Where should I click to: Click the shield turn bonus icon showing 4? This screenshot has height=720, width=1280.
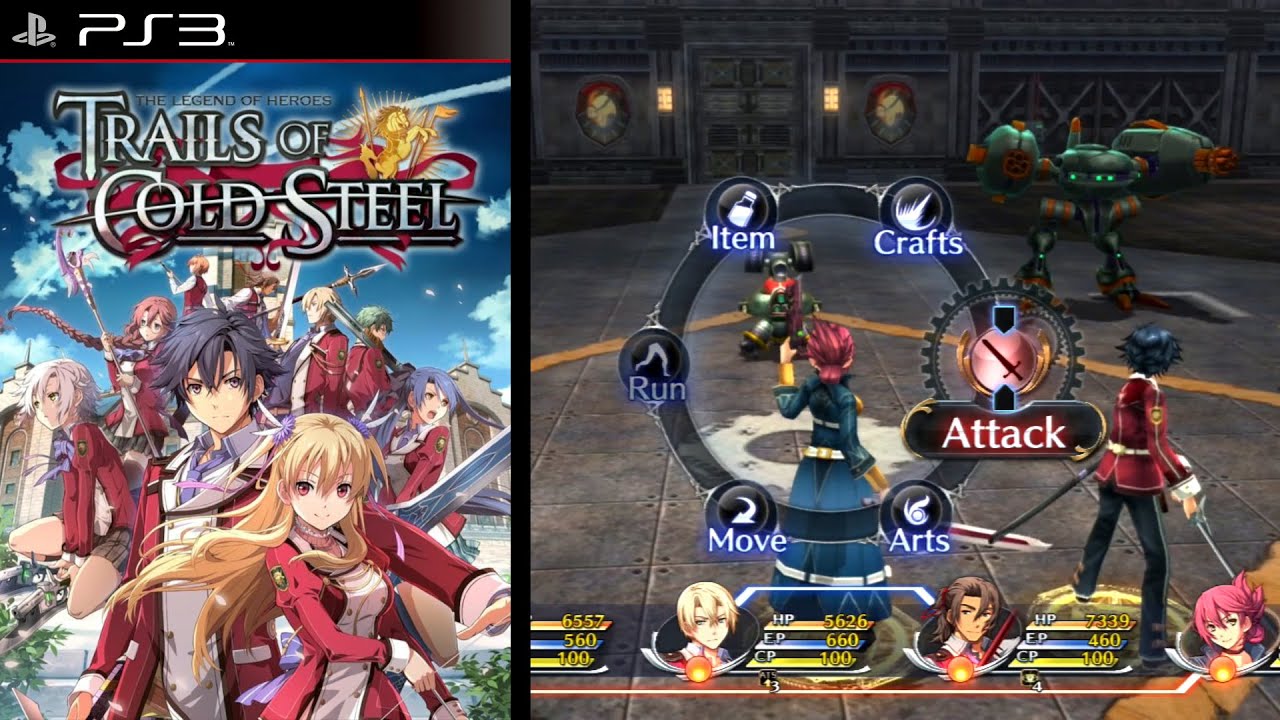point(1028,676)
